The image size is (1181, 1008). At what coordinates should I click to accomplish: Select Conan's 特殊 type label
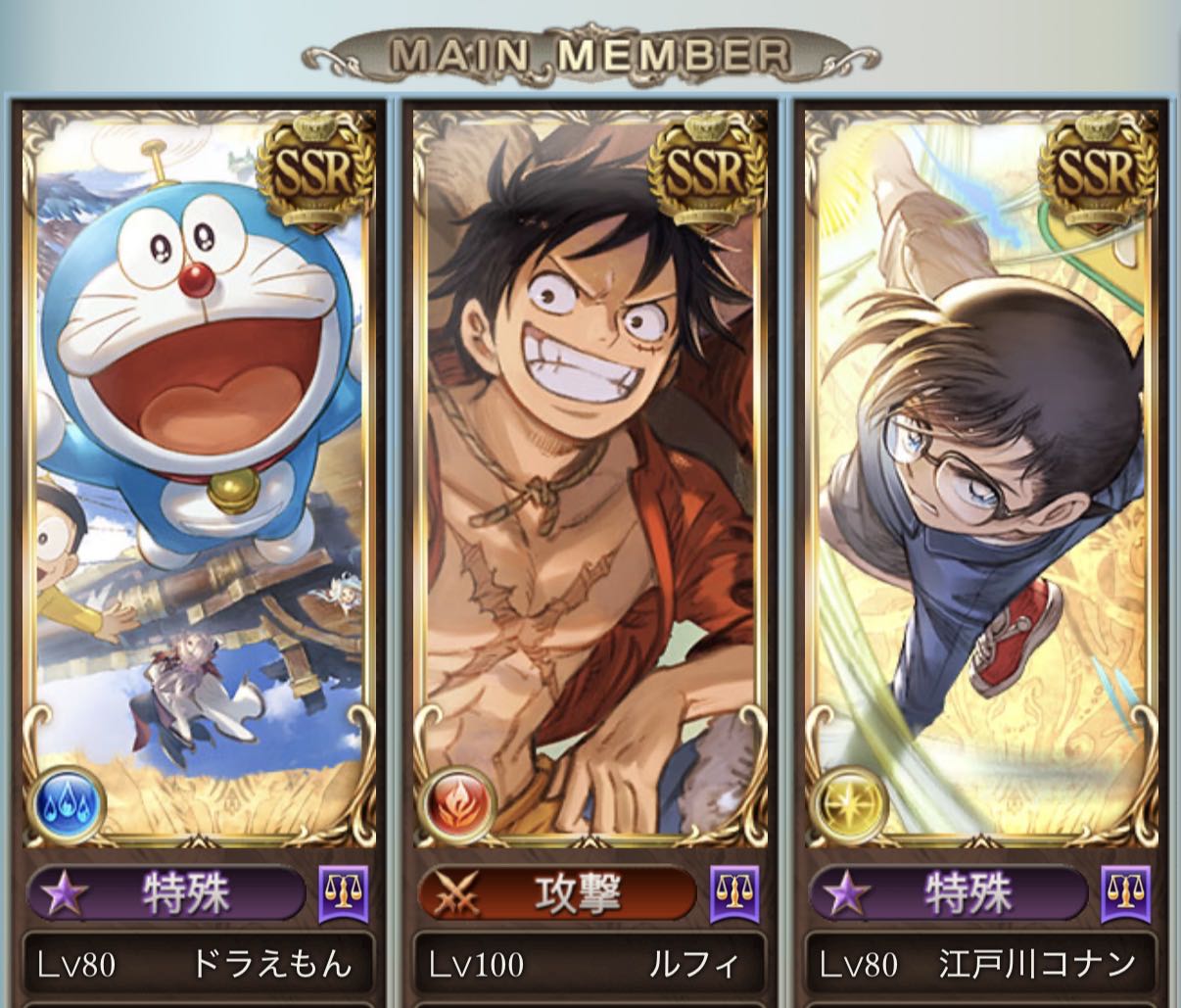948,893
